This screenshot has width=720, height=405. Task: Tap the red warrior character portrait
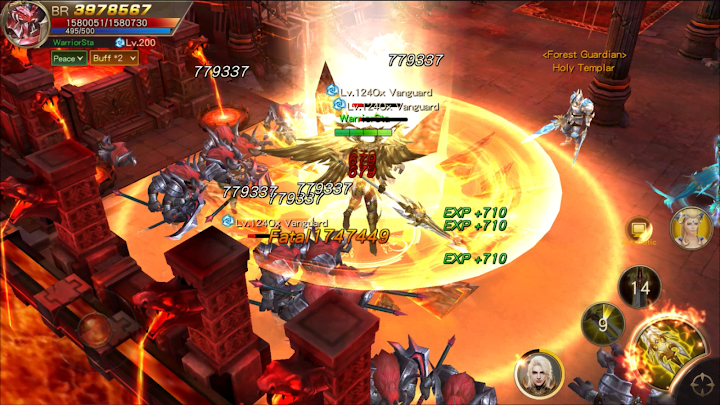coord(25,25)
